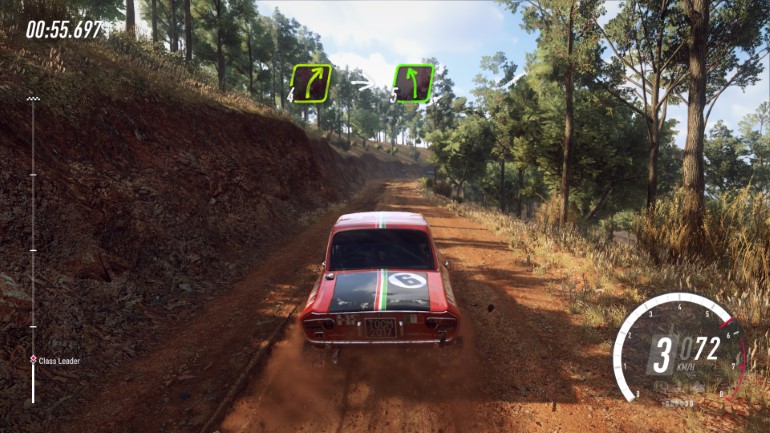
Task: Click the Class Leader progress marker
Action: point(33,359)
